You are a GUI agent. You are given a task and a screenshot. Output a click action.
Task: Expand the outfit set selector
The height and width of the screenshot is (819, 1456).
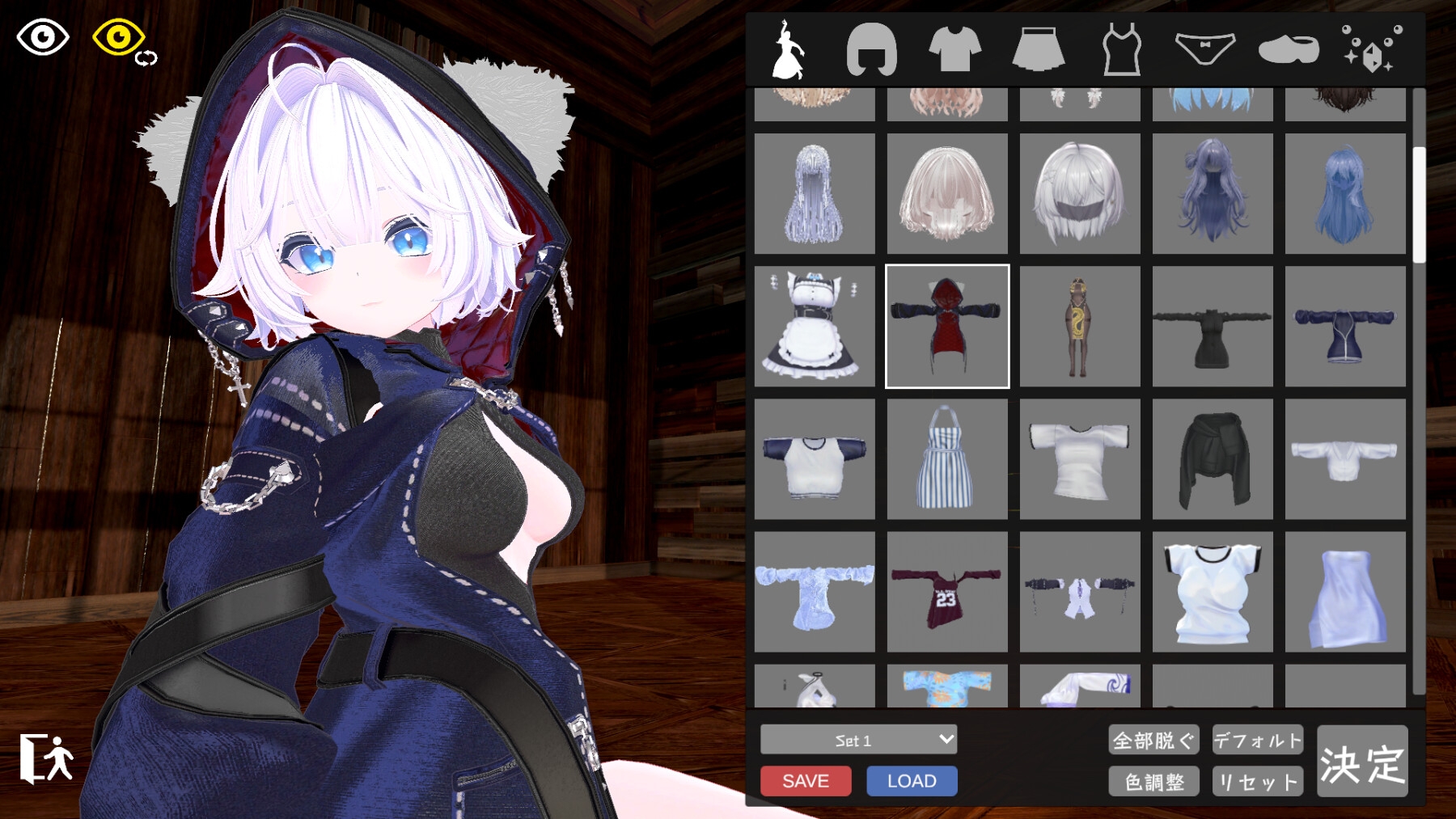pos(856,740)
